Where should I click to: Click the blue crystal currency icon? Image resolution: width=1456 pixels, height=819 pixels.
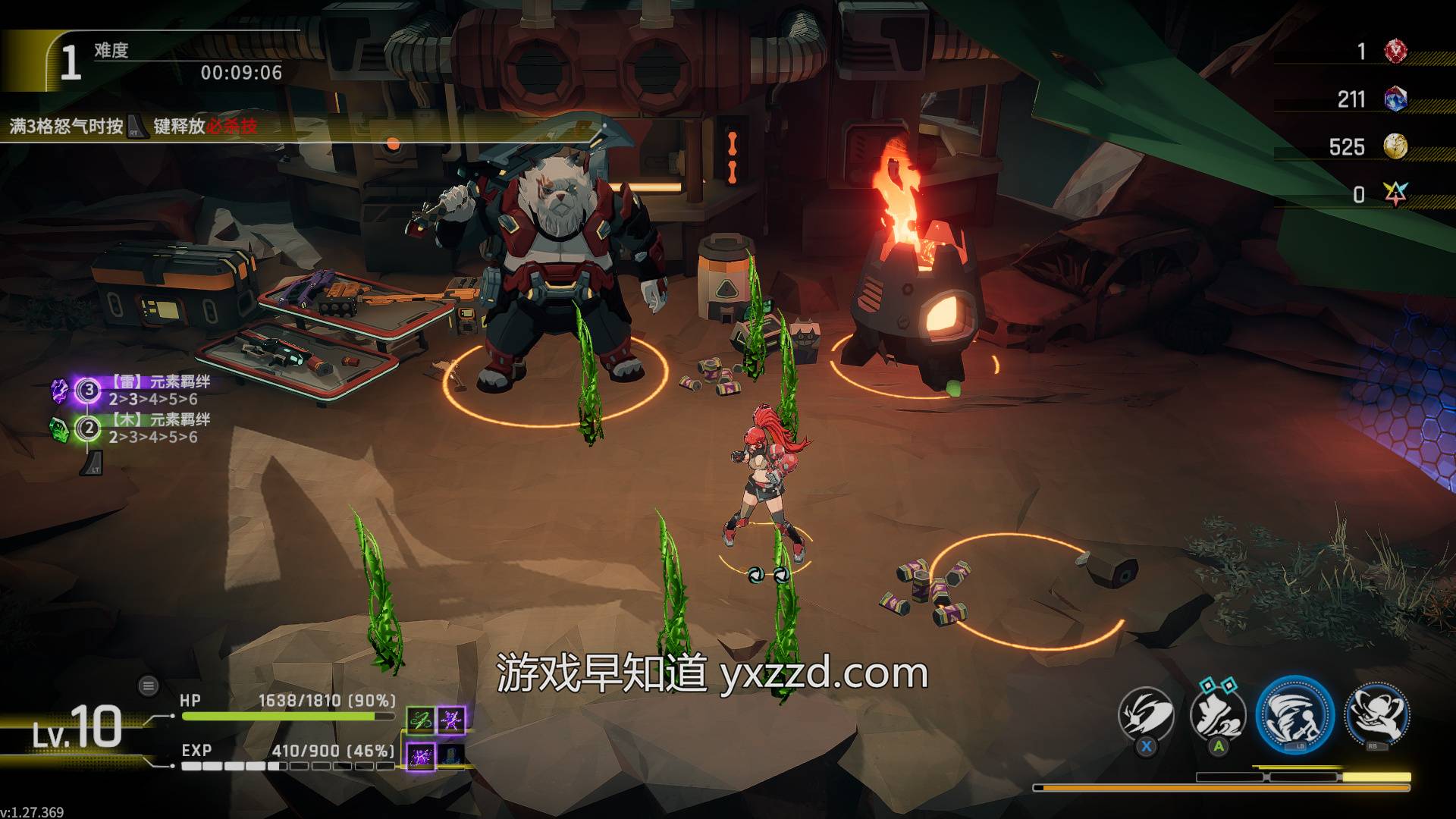click(1395, 99)
